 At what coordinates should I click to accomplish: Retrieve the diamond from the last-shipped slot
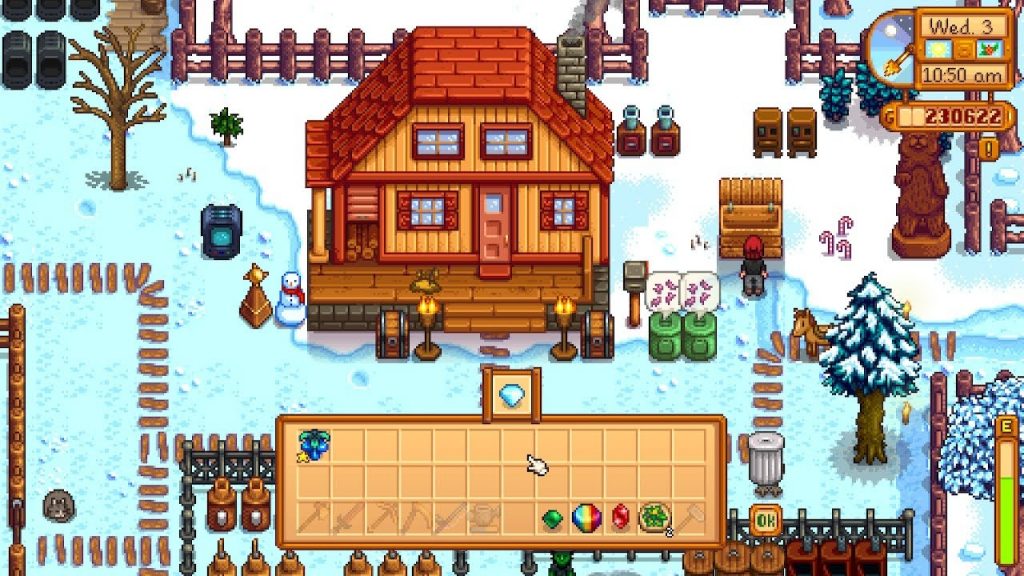pyautogui.click(x=511, y=394)
